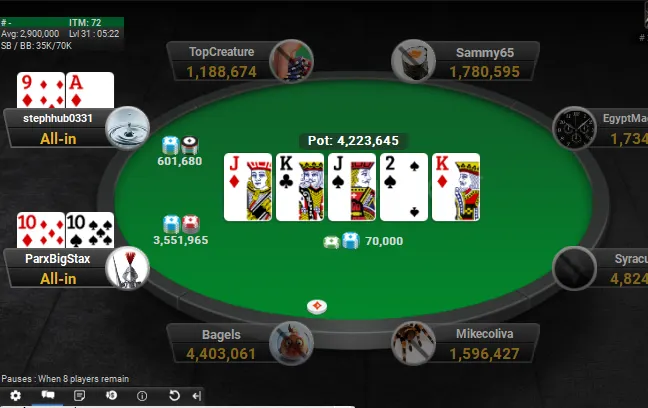This screenshot has width=648, height=408.
Task: Open the settings gear in the bottom toolbar
Action: click(x=15, y=396)
